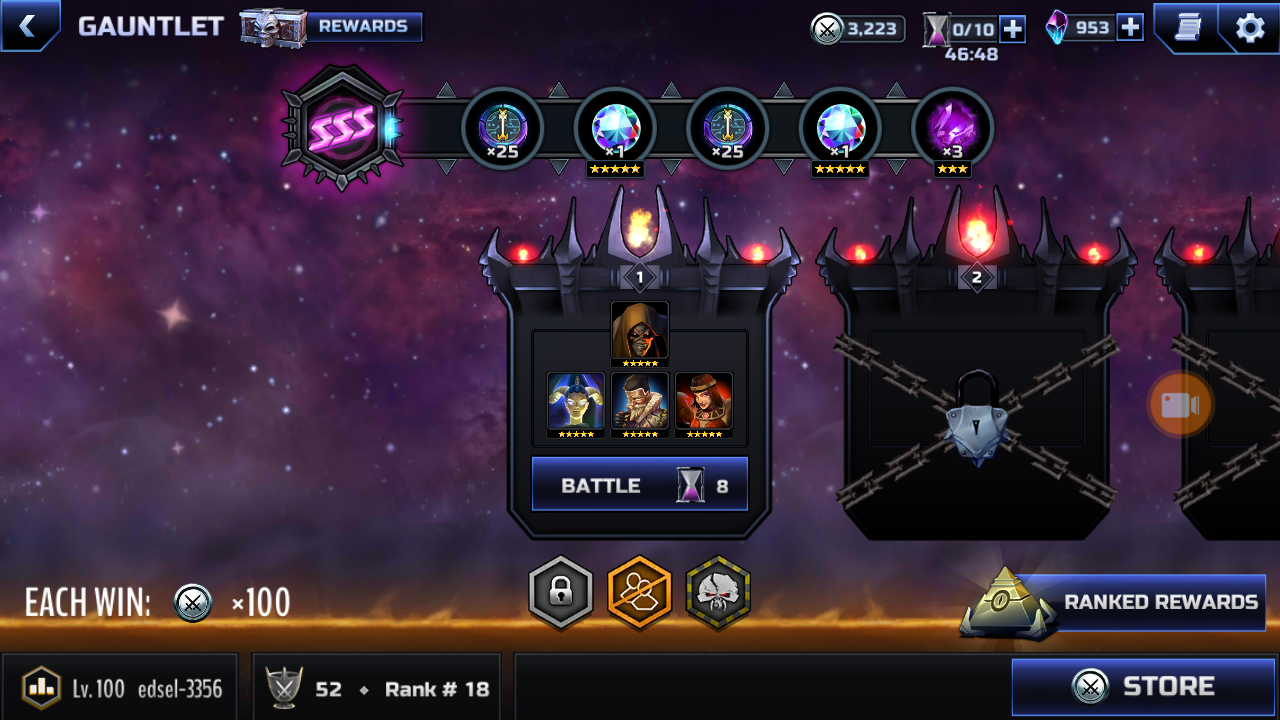The height and width of the screenshot is (720, 1280).
Task: Add more hourglass energy with plus button
Action: point(1013,28)
